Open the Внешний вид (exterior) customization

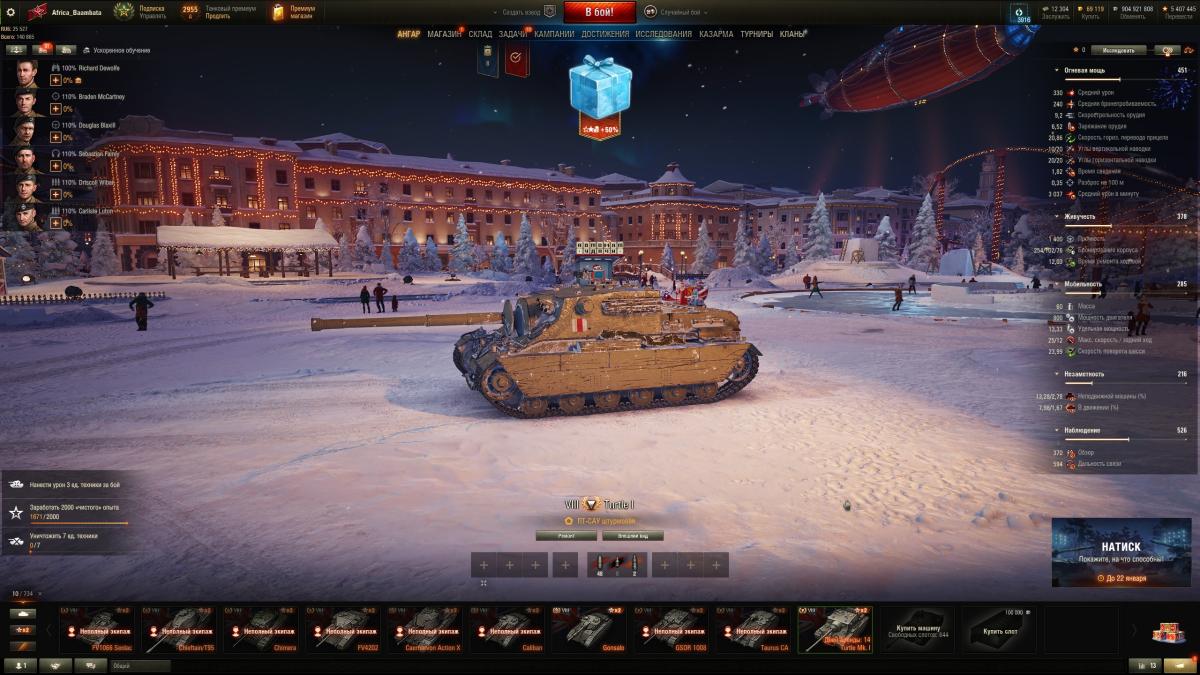[x=633, y=535]
